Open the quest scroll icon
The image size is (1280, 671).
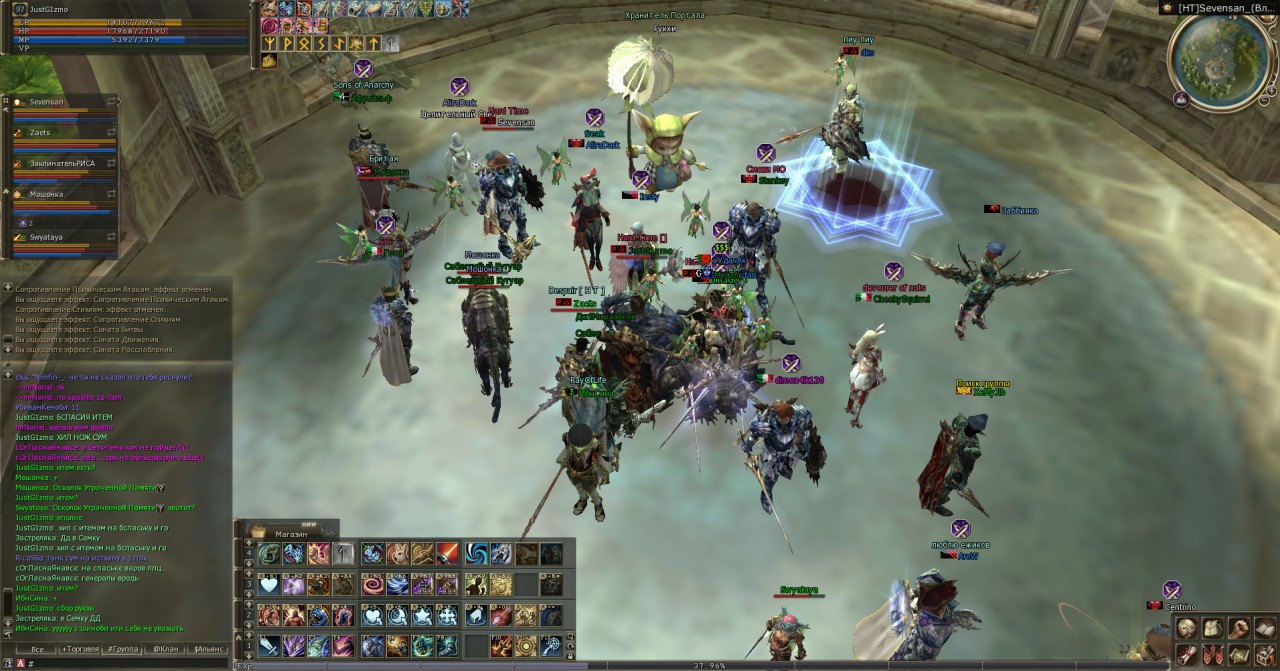(x=1186, y=654)
